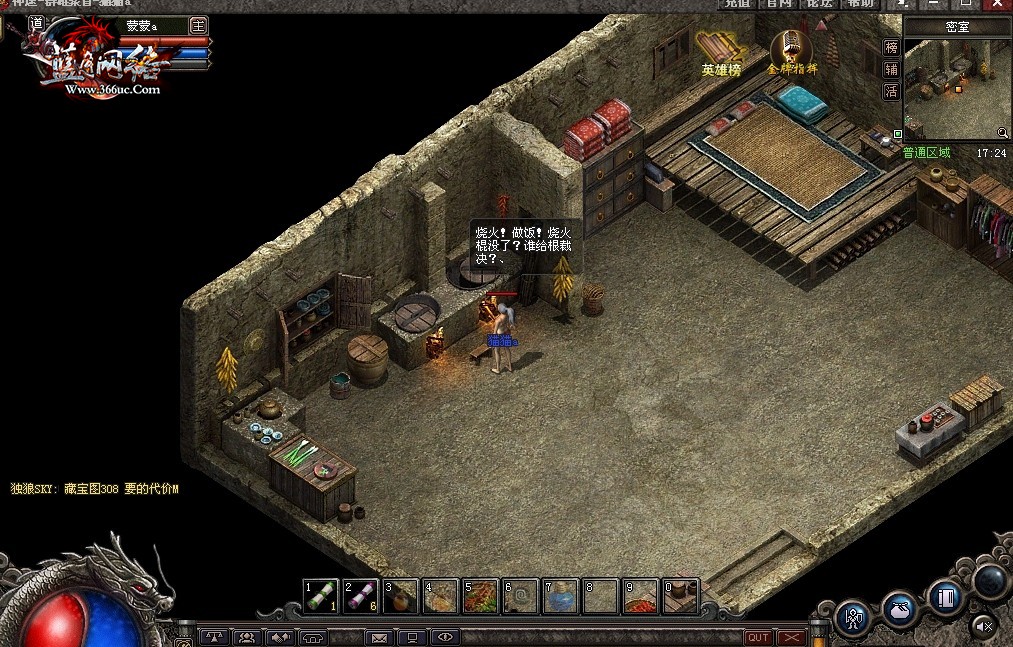Screen dimensions: 1013x647
Task: Use the green scroll in hotbar slot 1
Action: 321,596
